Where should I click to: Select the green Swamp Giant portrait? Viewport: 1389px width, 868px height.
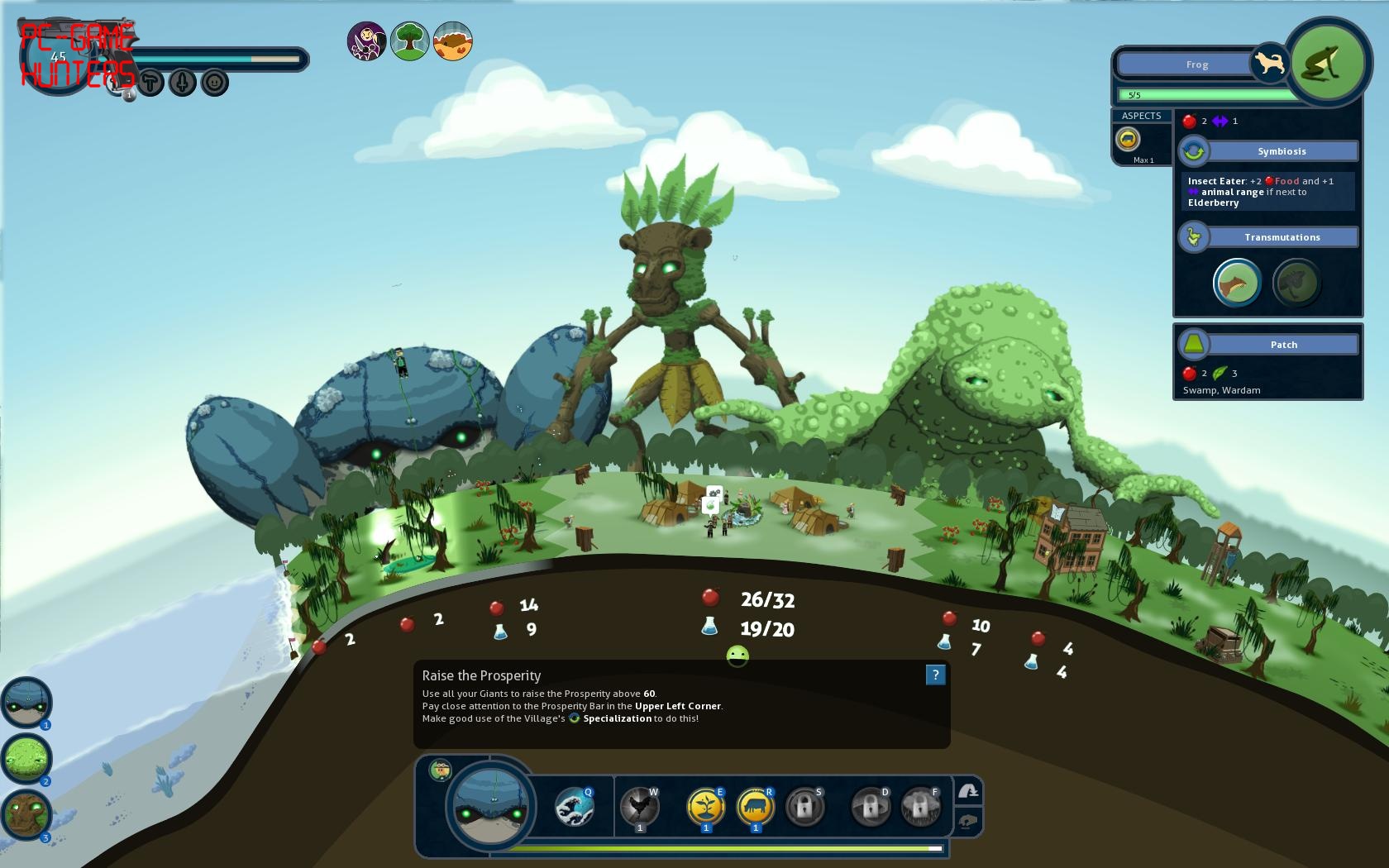tap(26, 758)
